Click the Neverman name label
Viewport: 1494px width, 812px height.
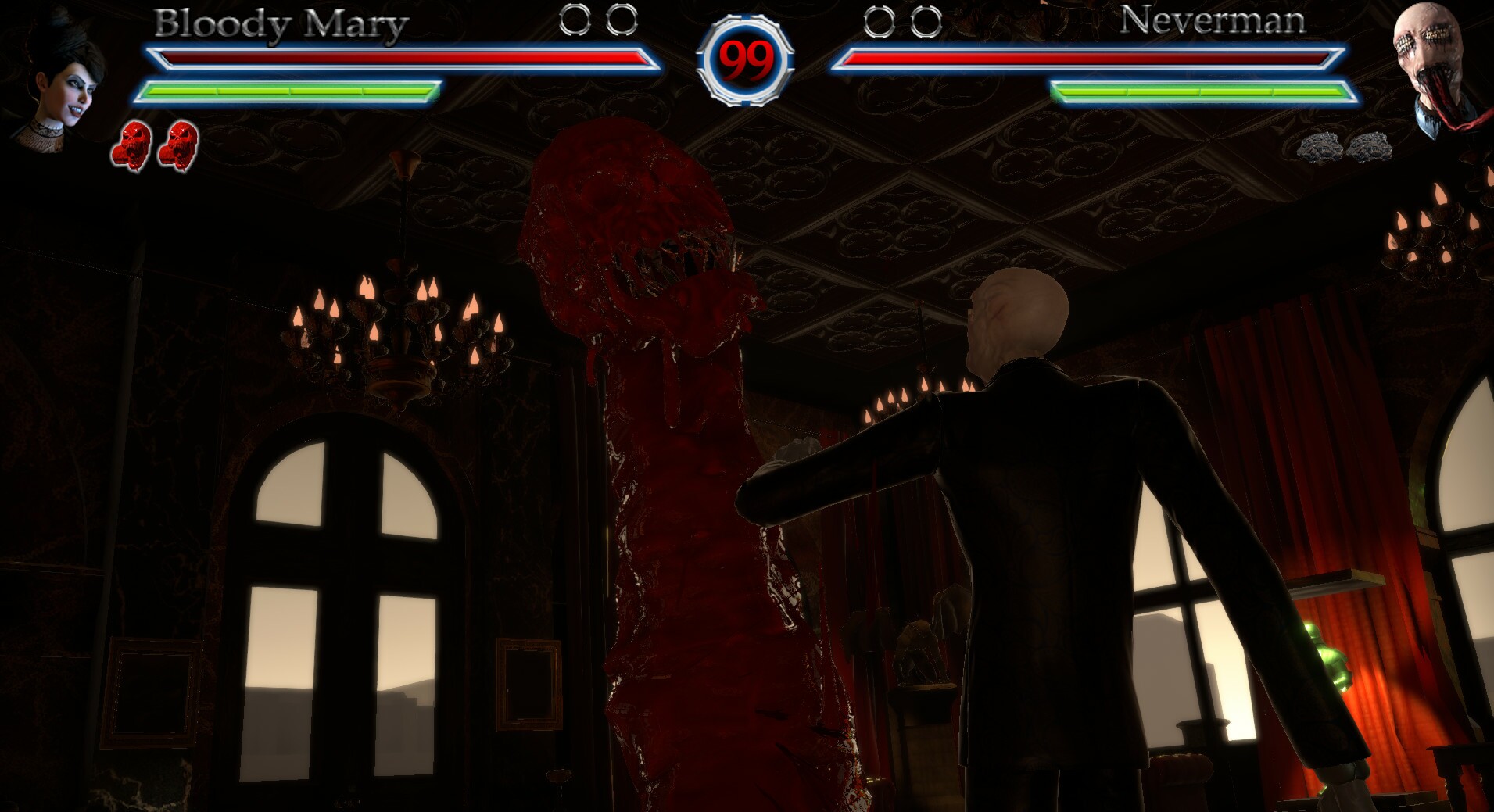[1214, 22]
